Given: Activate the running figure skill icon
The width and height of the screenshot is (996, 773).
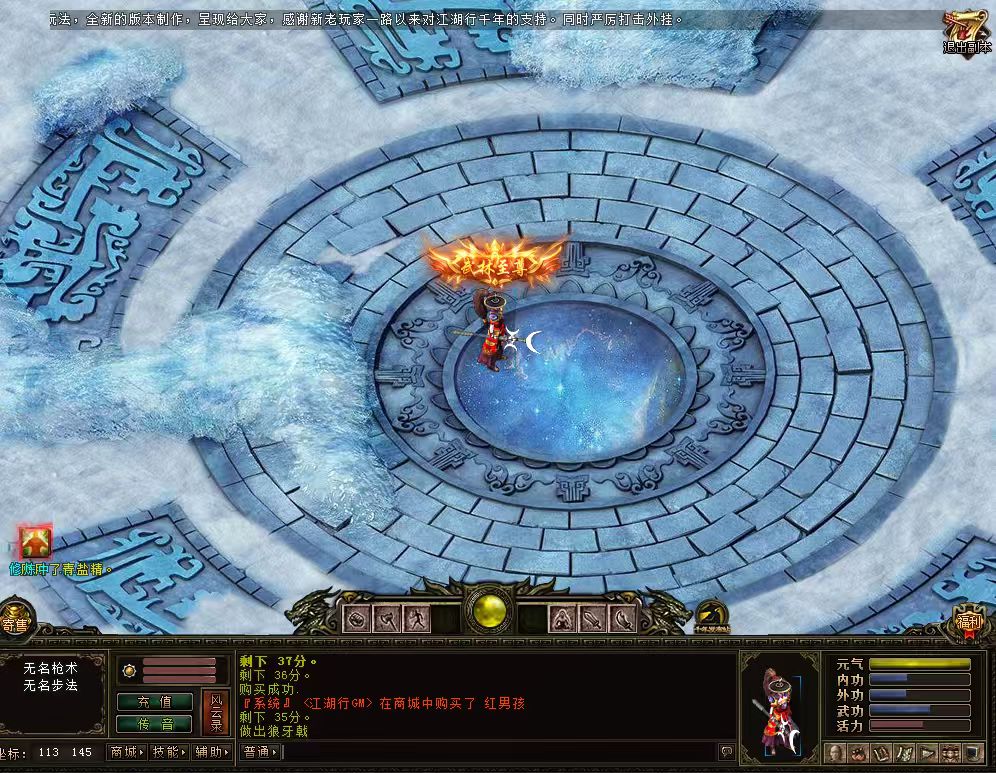Looking at the screenshot, I should tap(417, 619).
